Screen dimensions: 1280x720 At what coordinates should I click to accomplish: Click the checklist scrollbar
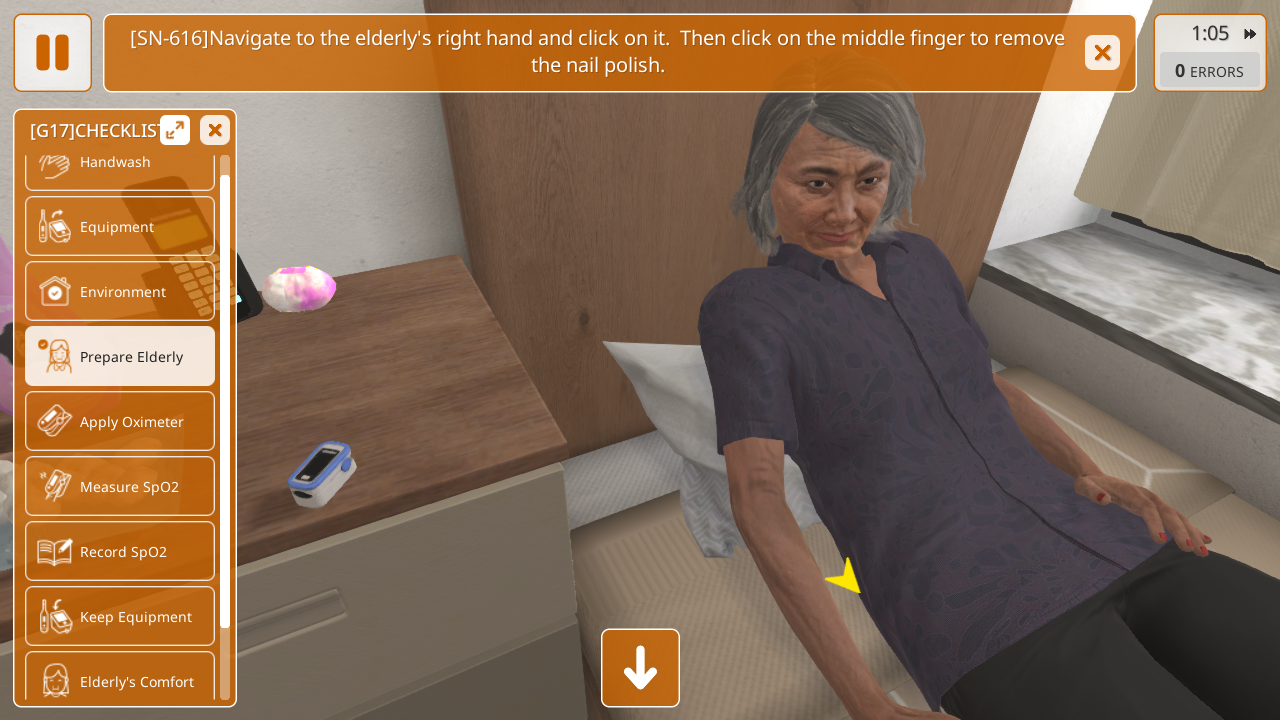click(x=225, y=400)
